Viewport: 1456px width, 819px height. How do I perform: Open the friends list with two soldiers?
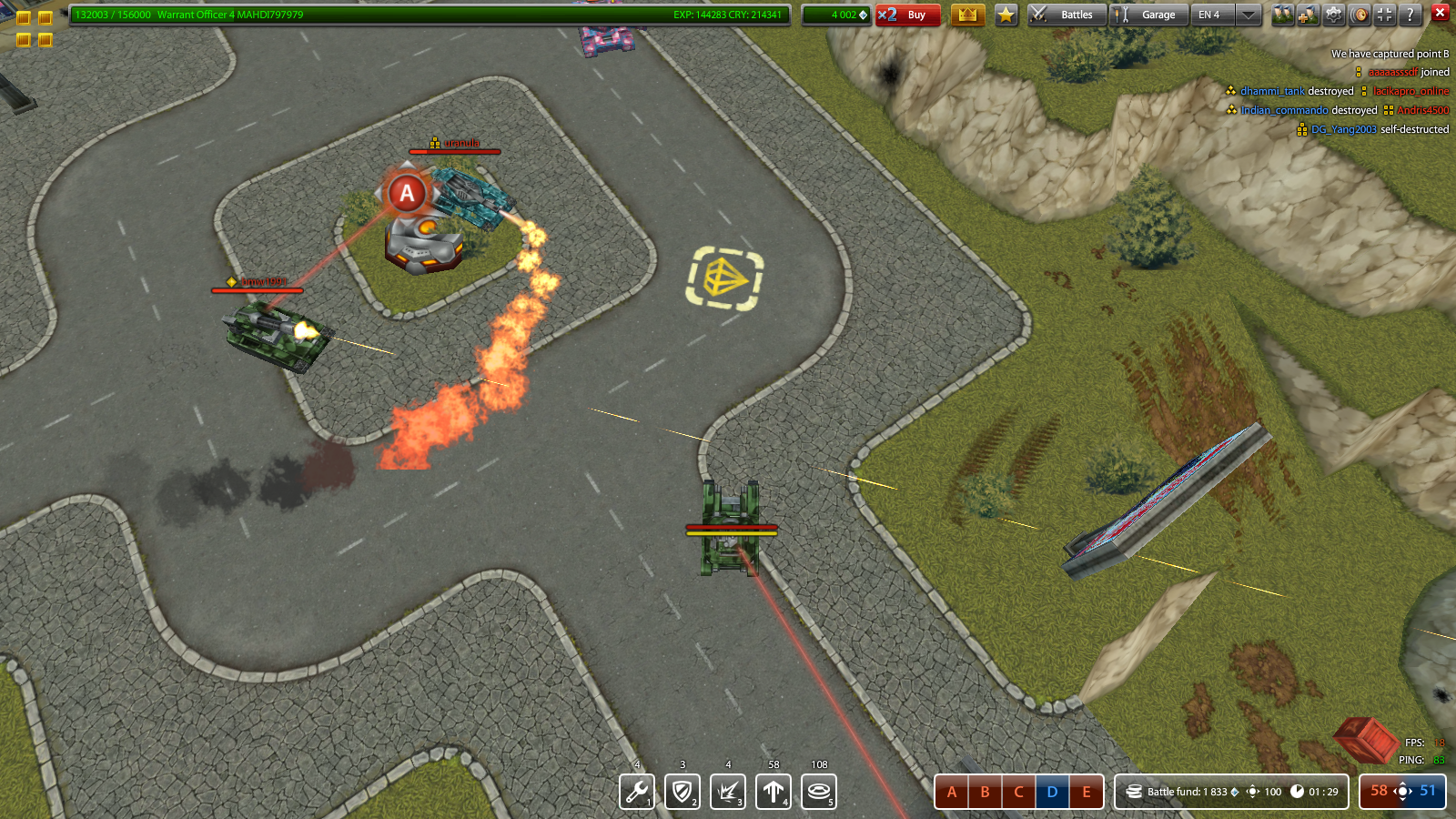(1282, 15)
